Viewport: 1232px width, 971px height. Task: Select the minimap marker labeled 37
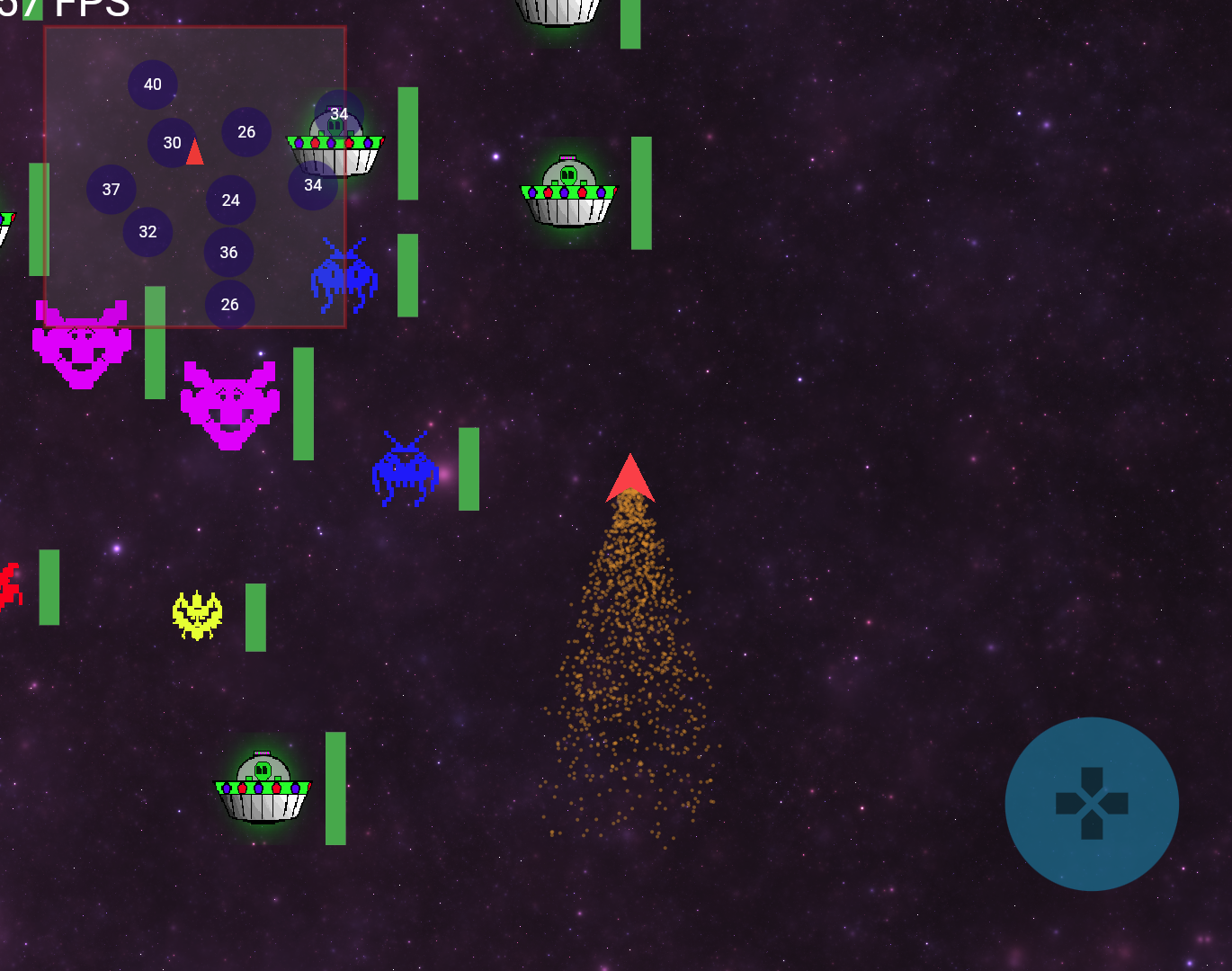tap(112, 190)
